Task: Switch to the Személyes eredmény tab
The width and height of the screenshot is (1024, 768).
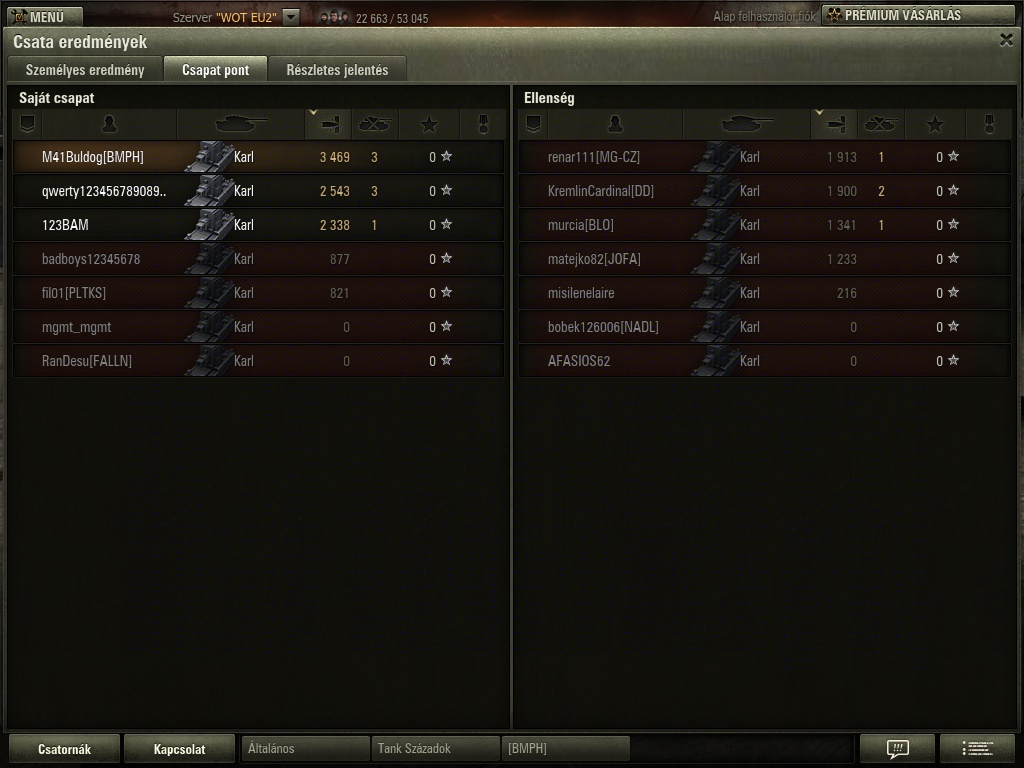Action: pyautogui.click(x=85, y=70)
